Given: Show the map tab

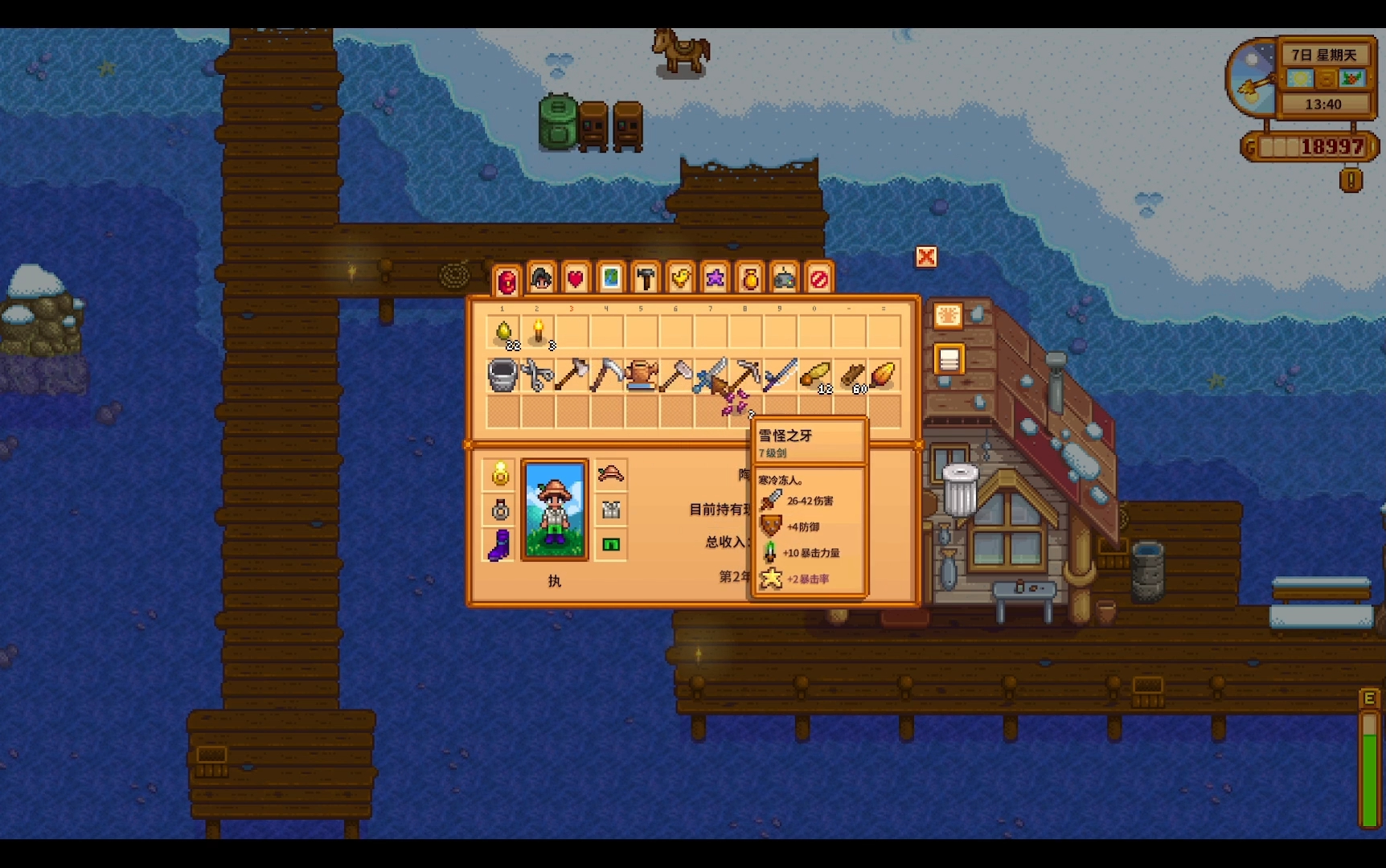Looking at the screenshot, I should 611,279.
